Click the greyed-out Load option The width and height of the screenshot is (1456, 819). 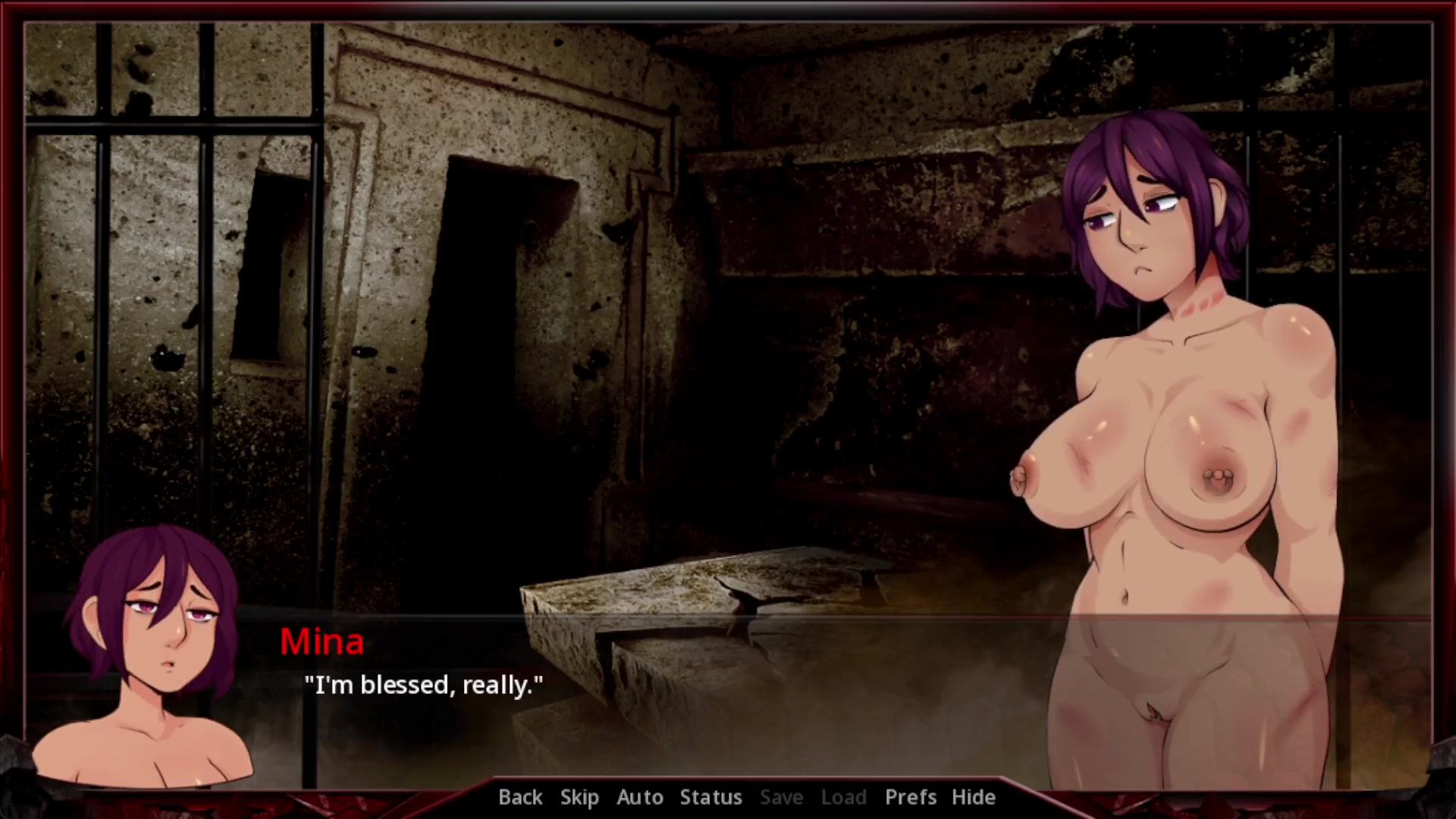[x=843, y=797]
